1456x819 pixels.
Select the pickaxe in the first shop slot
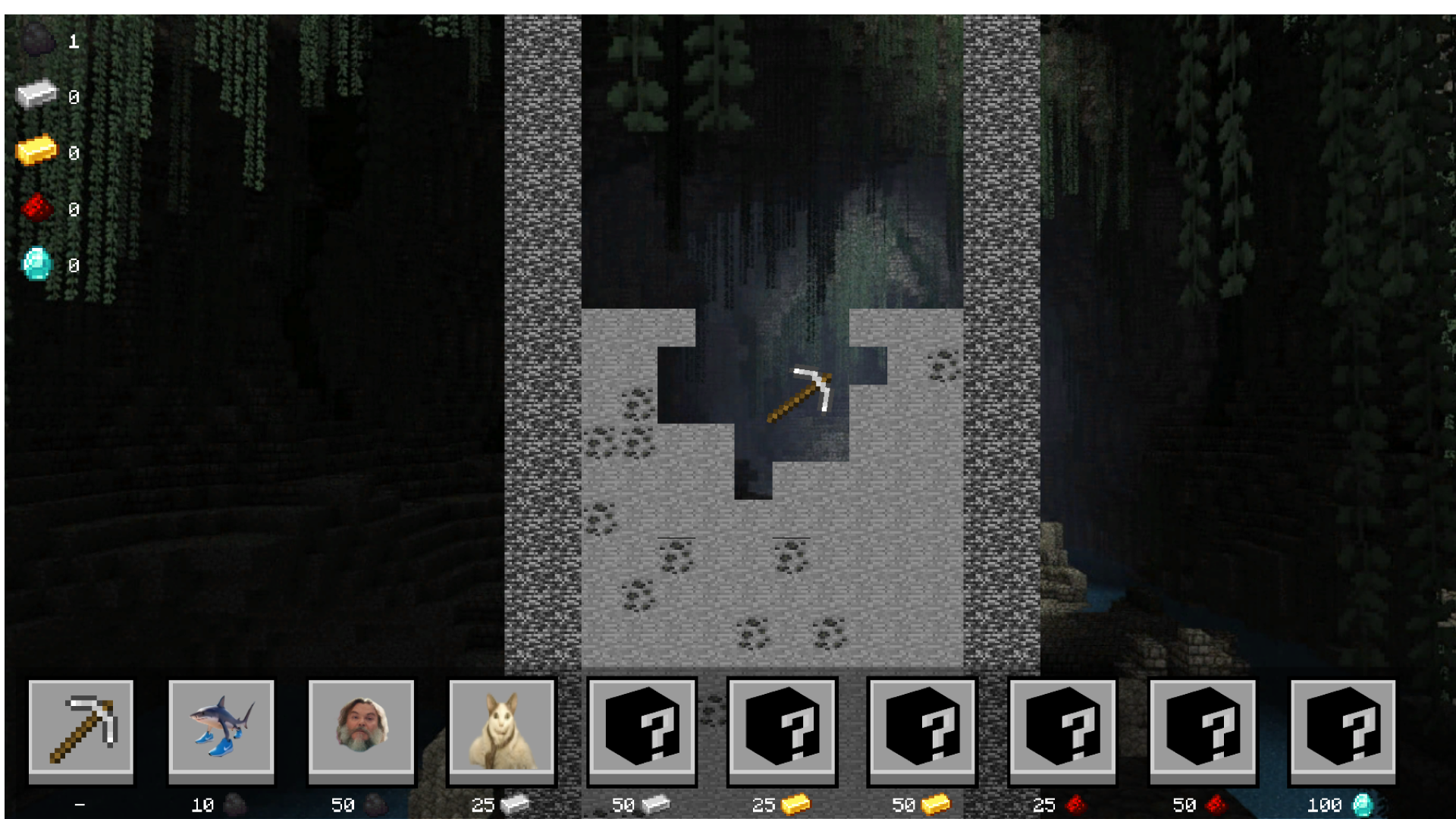[x=80, y=730]
